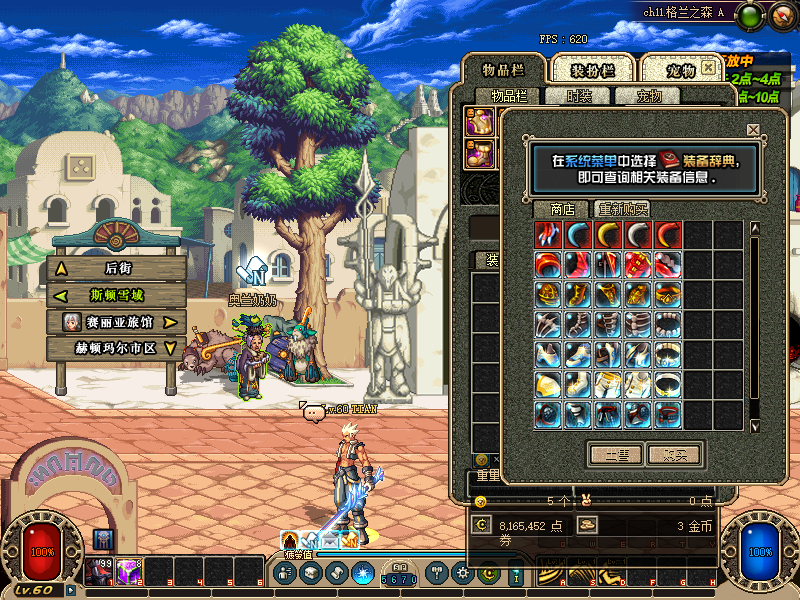Open the character info icon on the bottom bar

(x=286, y=573)
